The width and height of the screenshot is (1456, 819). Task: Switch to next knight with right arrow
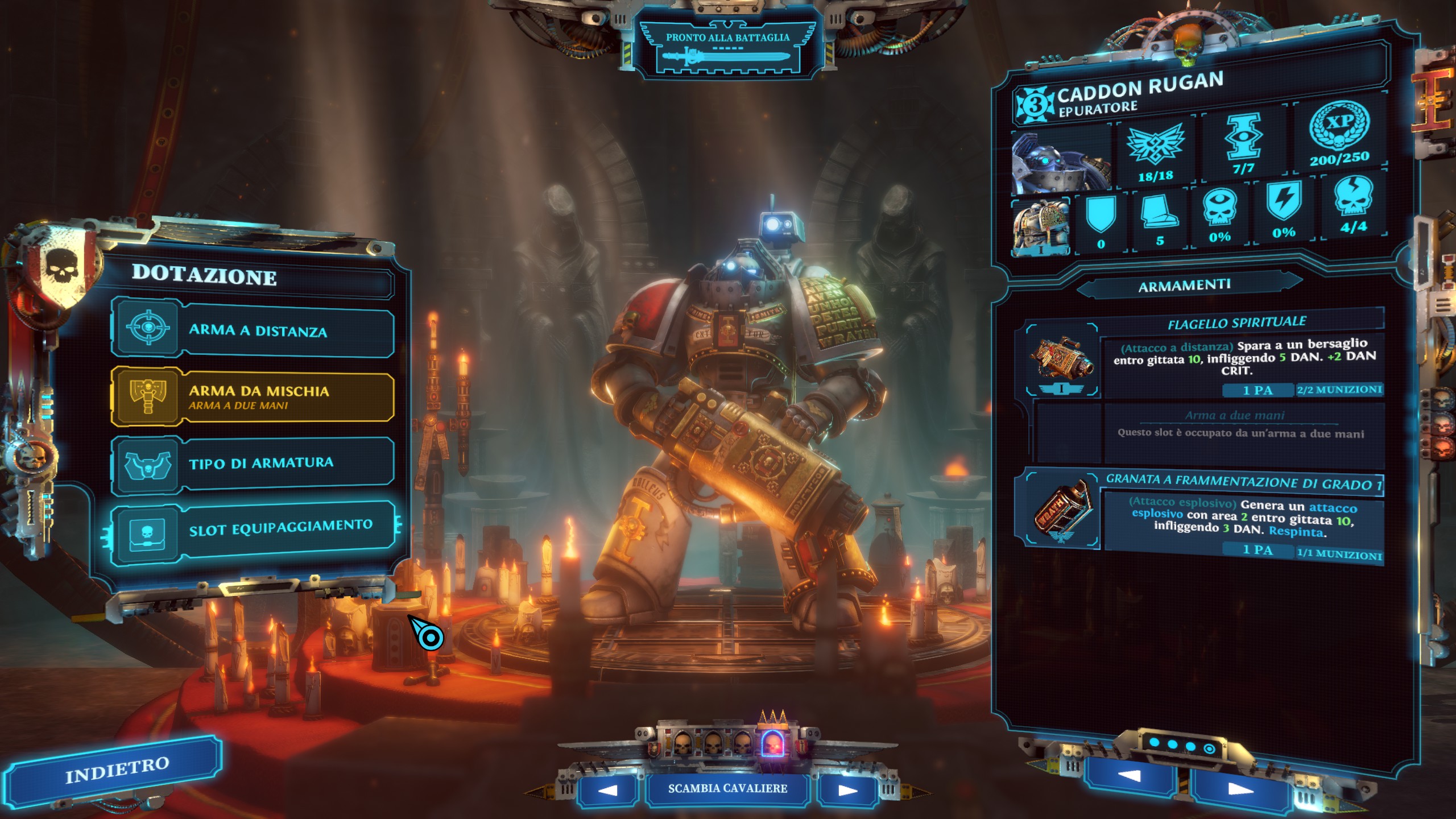847,790
